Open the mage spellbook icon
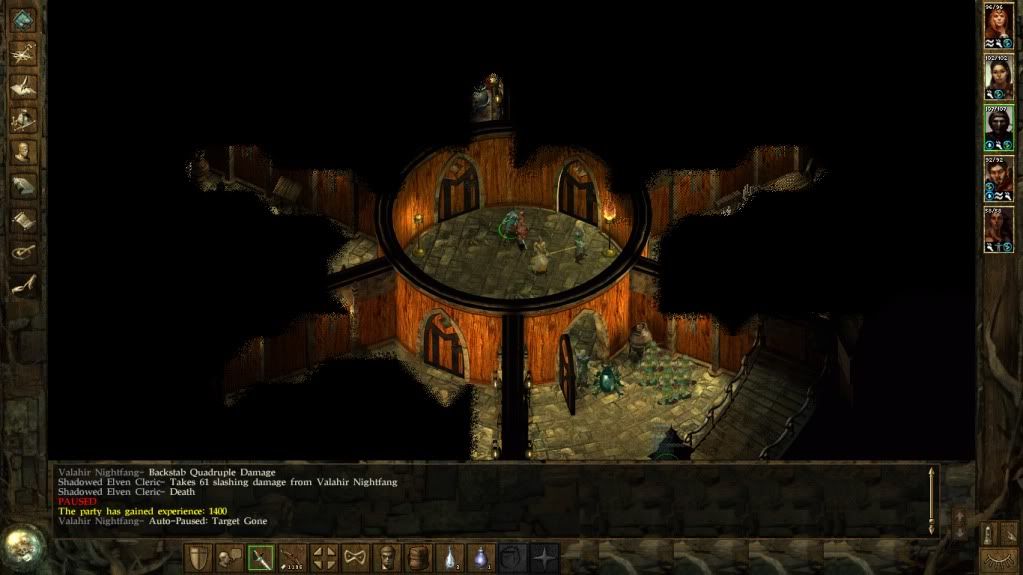The width and height of the screenshot is (1023, 575). (23, 186)
